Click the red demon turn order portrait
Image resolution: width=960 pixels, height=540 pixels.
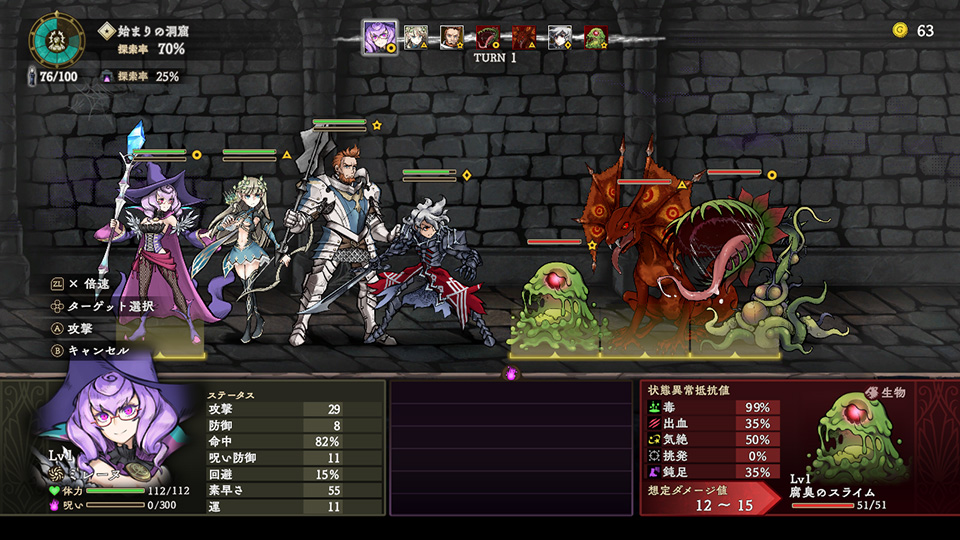[524, 38]
